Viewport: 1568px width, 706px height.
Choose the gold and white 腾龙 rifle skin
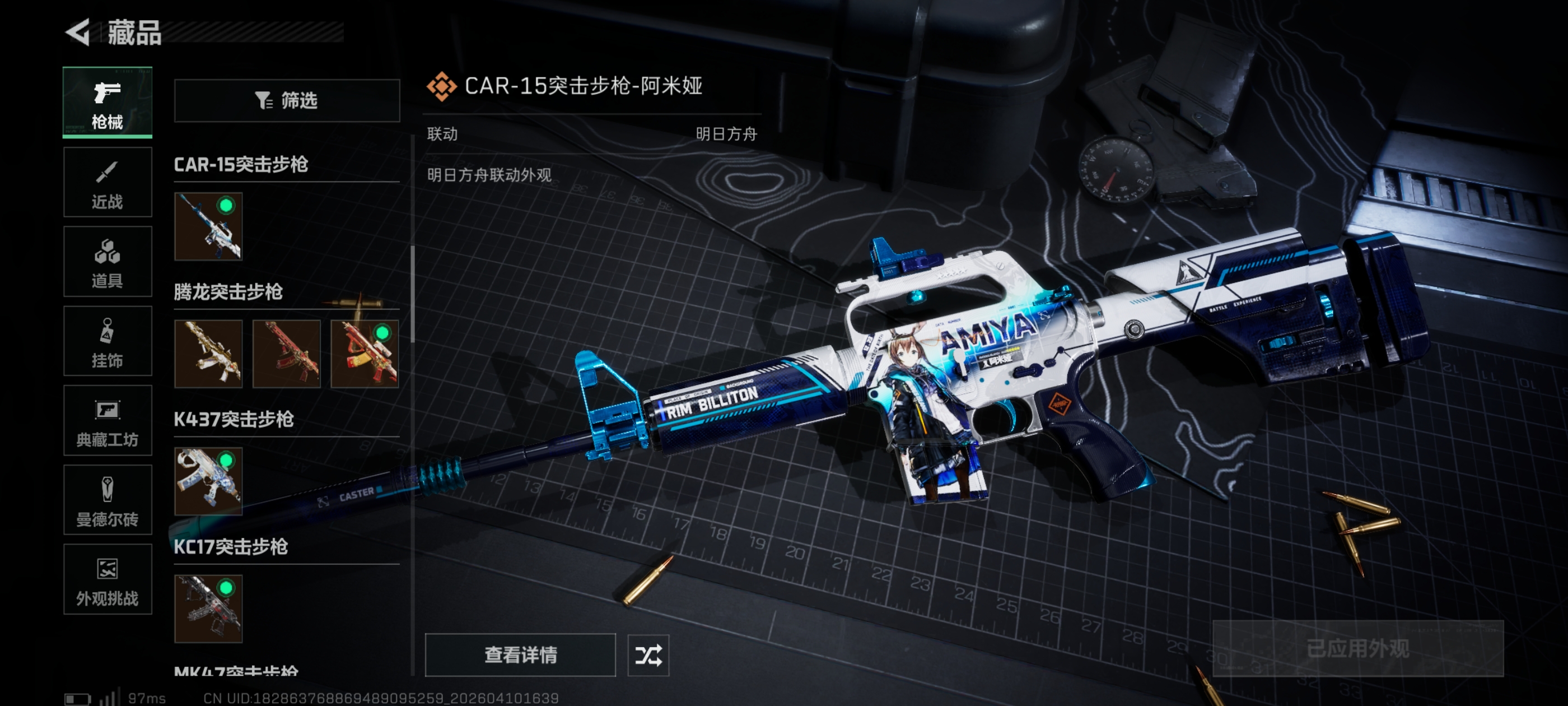pyautogui.click(x=208, y=354)
